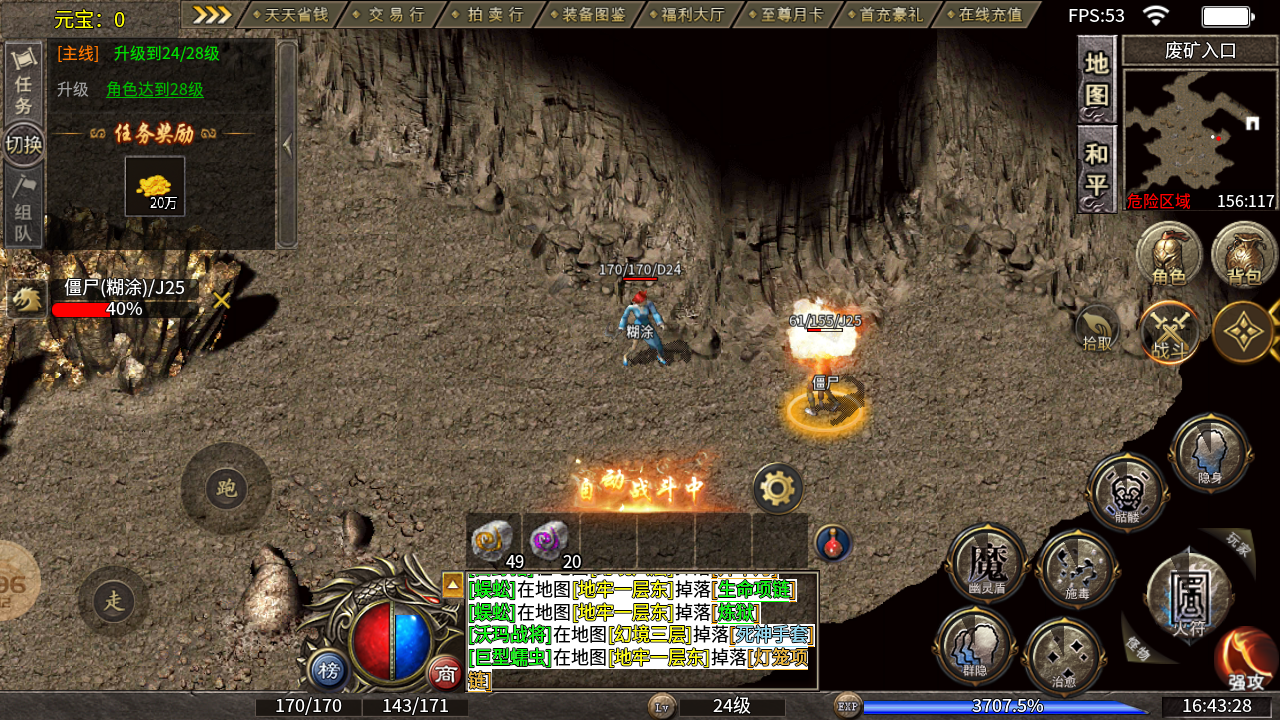Tap the 拾取 pick-up button
The height and width of the screenshot is (720, 1280).
[1097, 328]
